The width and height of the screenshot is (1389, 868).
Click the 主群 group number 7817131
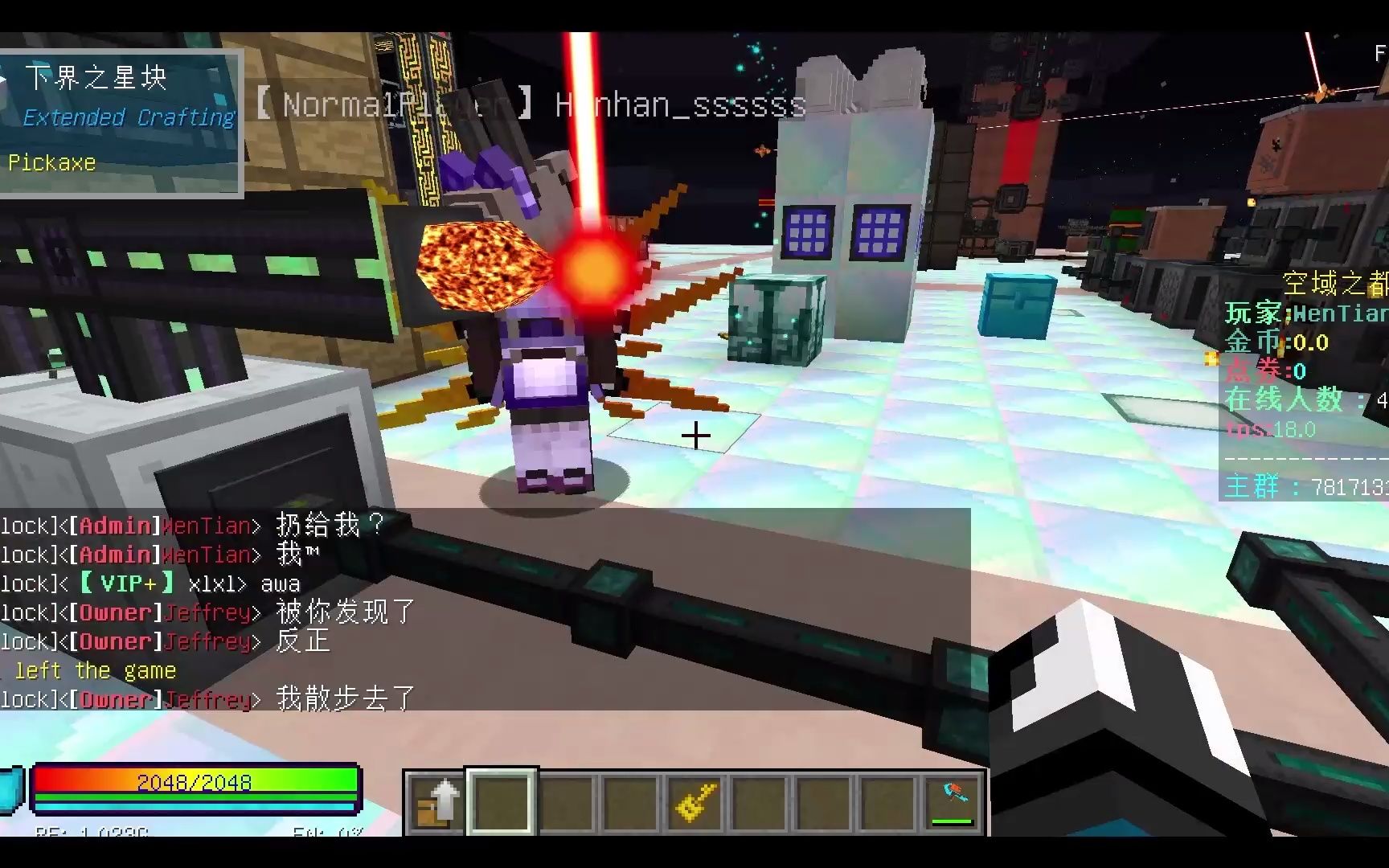1302,485
